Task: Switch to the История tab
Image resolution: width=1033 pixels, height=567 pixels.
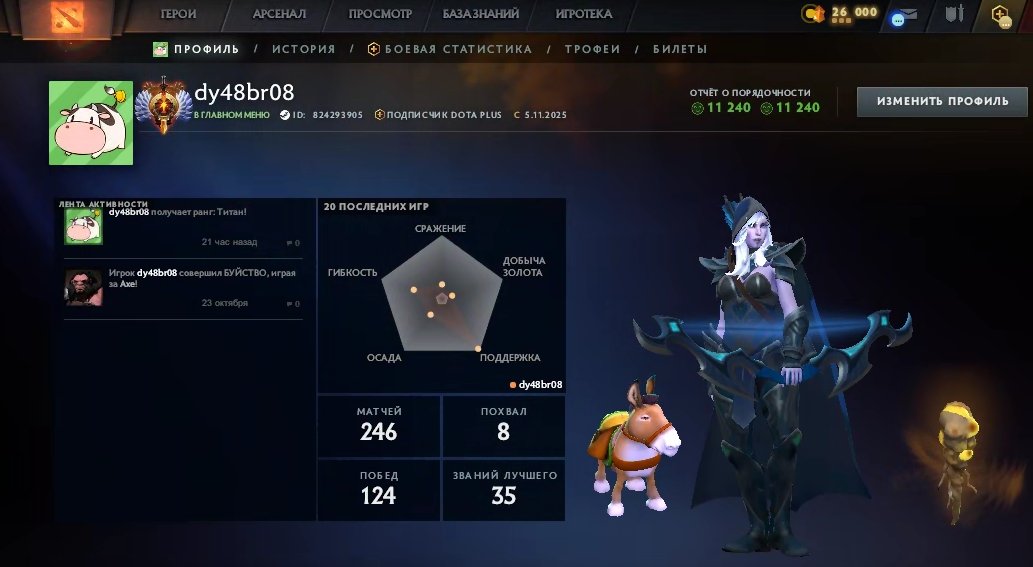Action: 303,49
